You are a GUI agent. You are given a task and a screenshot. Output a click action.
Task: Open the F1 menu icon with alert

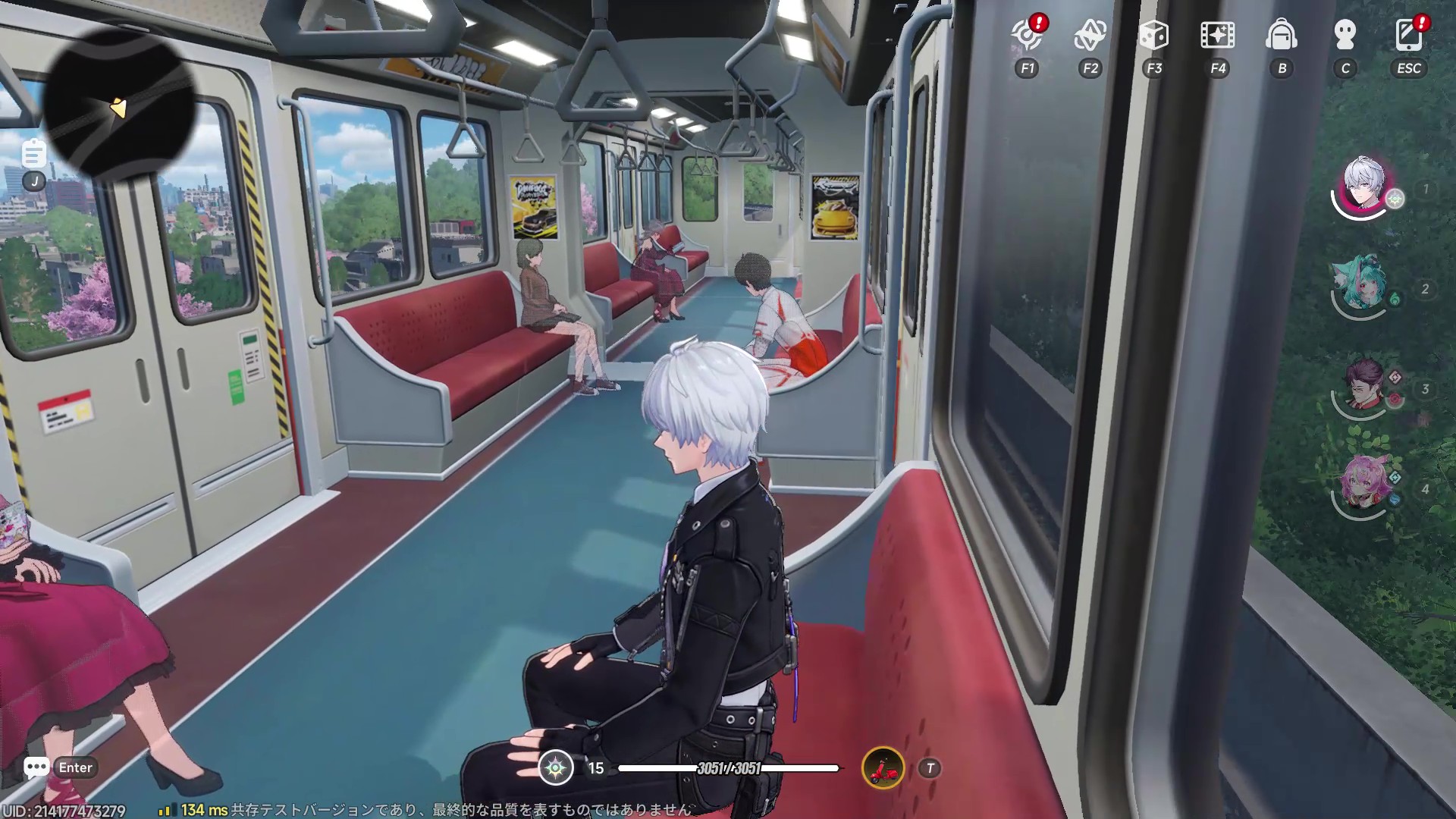pyautogui.click(x=1028, y=36)
